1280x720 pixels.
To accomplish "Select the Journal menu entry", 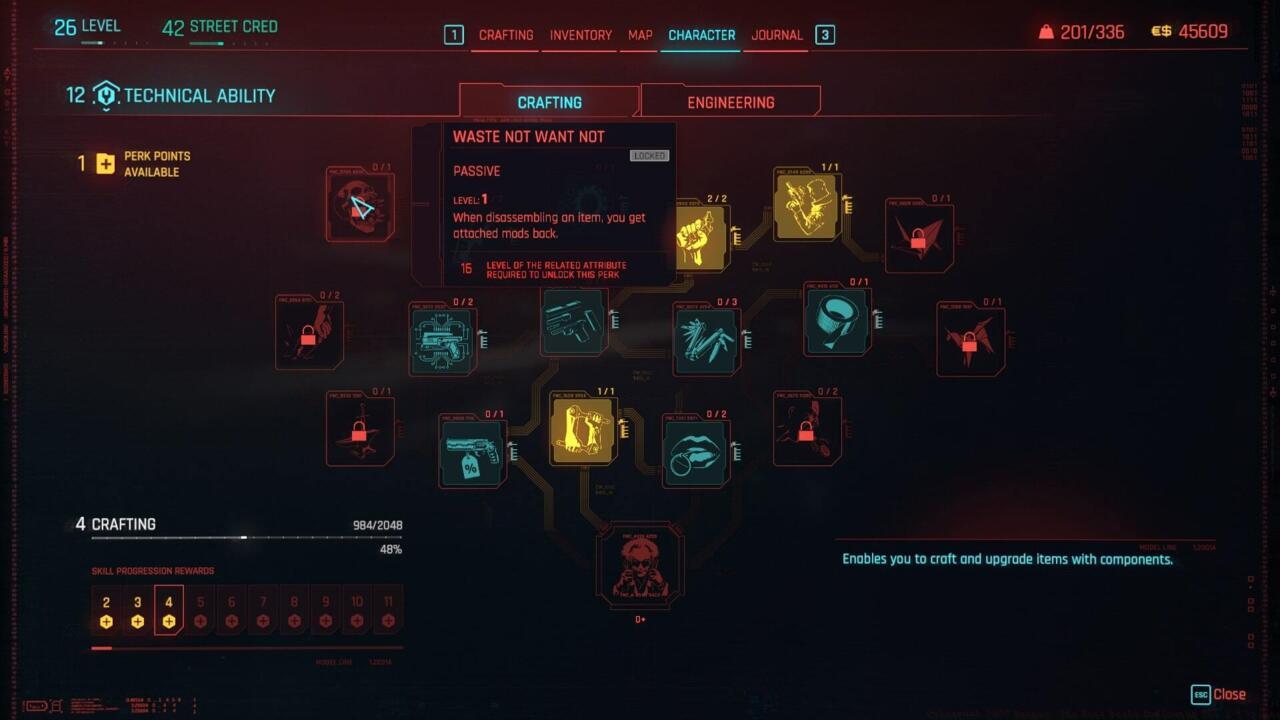I will [776, 35].
